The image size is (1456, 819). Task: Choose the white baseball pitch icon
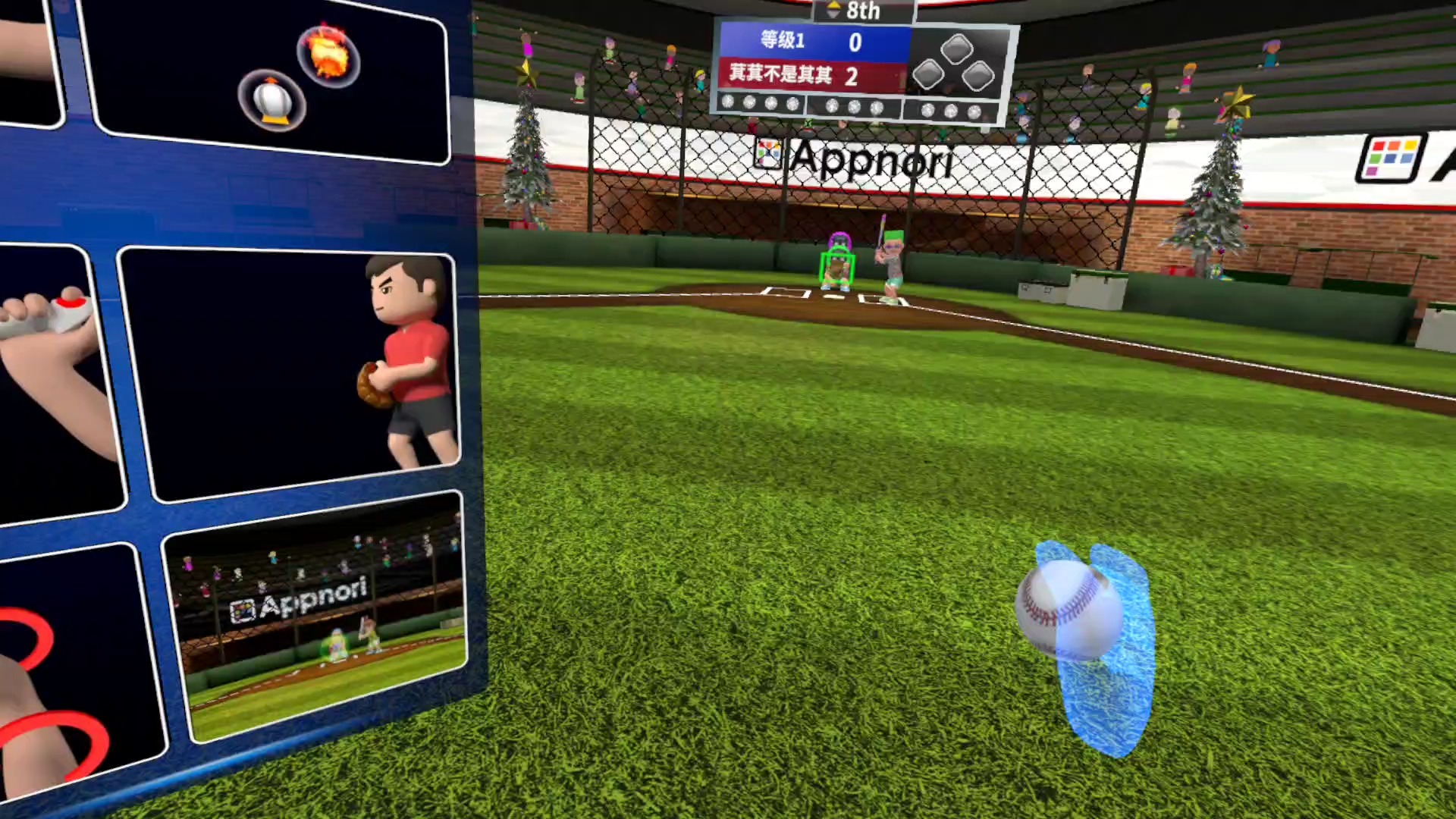tap(271, 101)
